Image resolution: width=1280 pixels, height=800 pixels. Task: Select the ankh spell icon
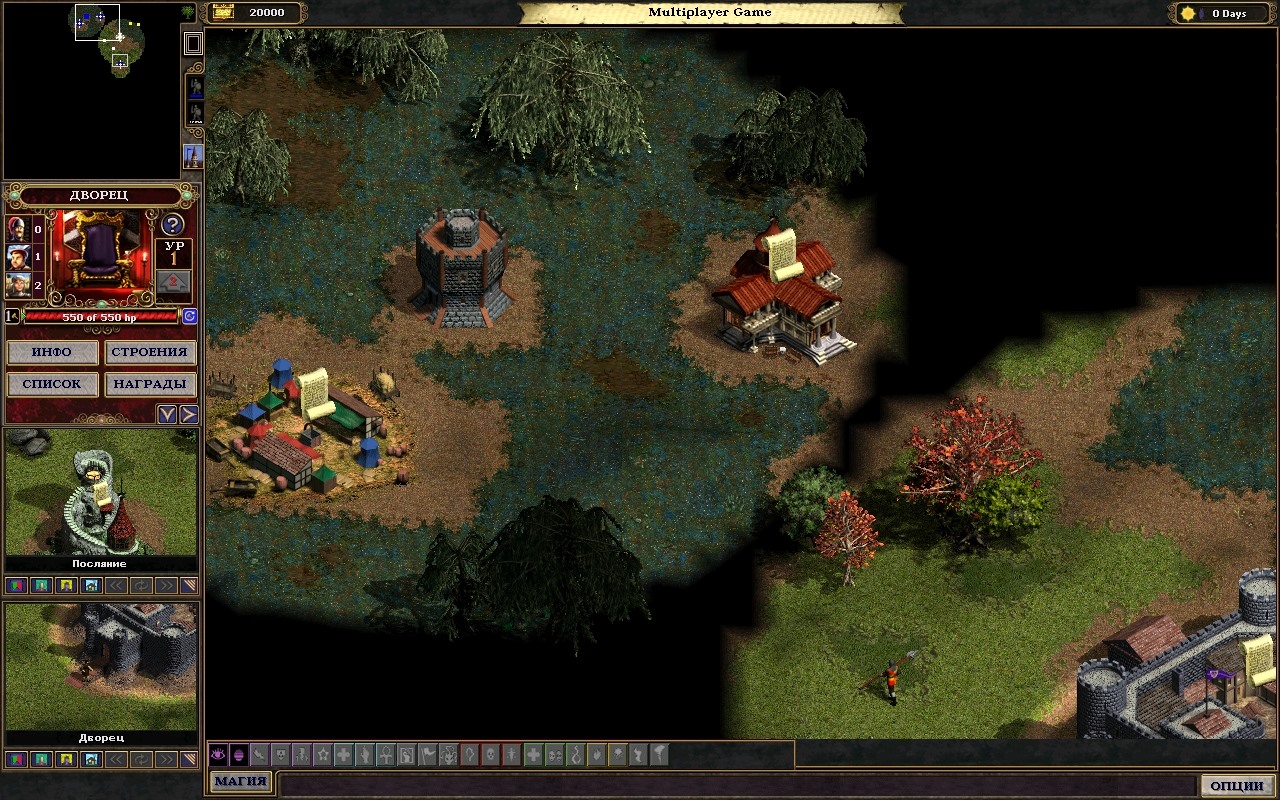click(386, 755)
